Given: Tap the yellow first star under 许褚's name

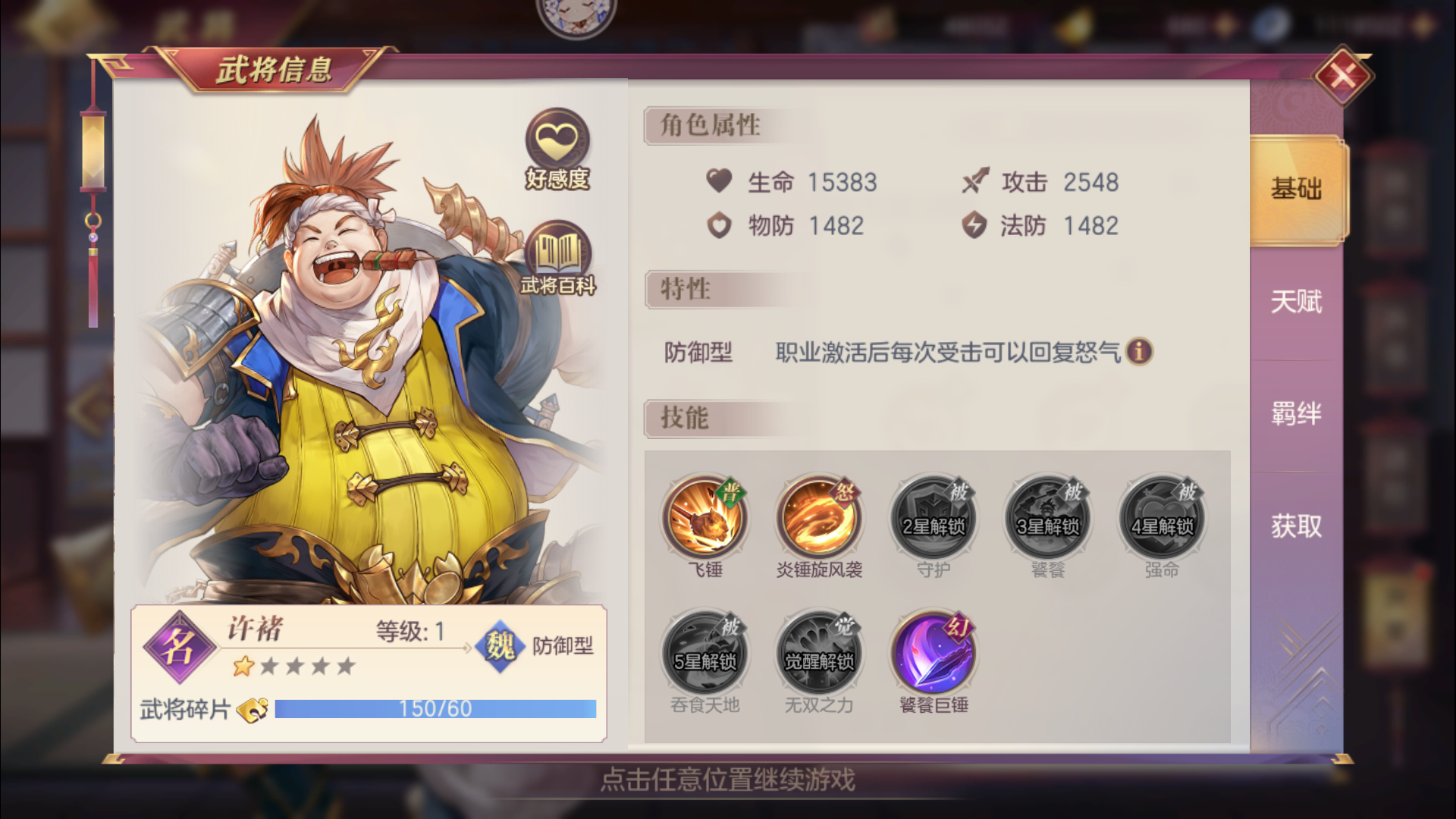Looking at the screenshot, I should (244, 666).
